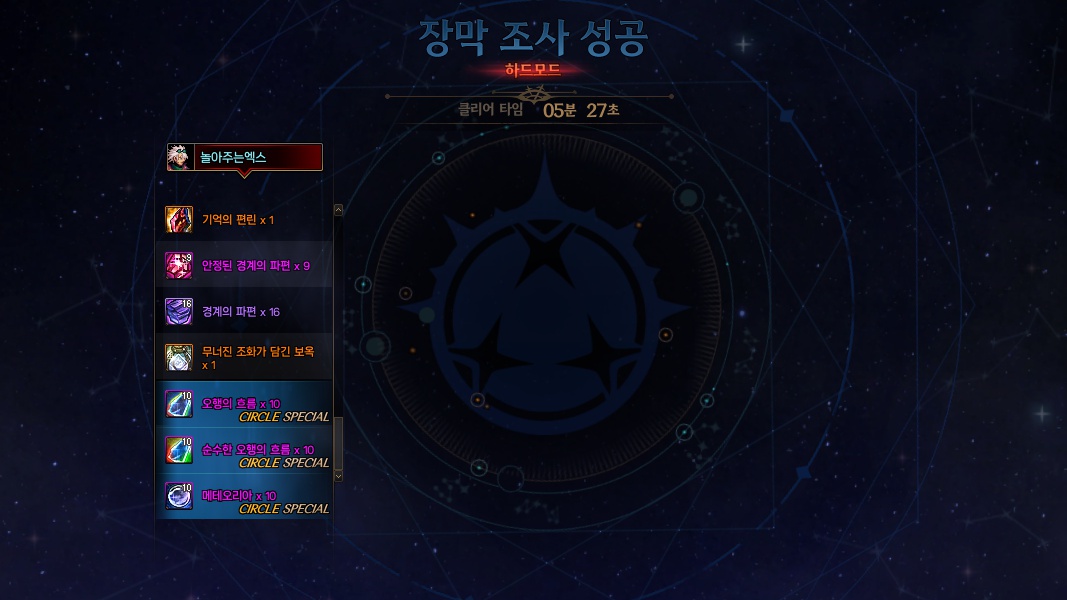The image size is (1067, 600).
Task: Click the 순수한 오행의 흐름 reward row
Action: (245, 450)
